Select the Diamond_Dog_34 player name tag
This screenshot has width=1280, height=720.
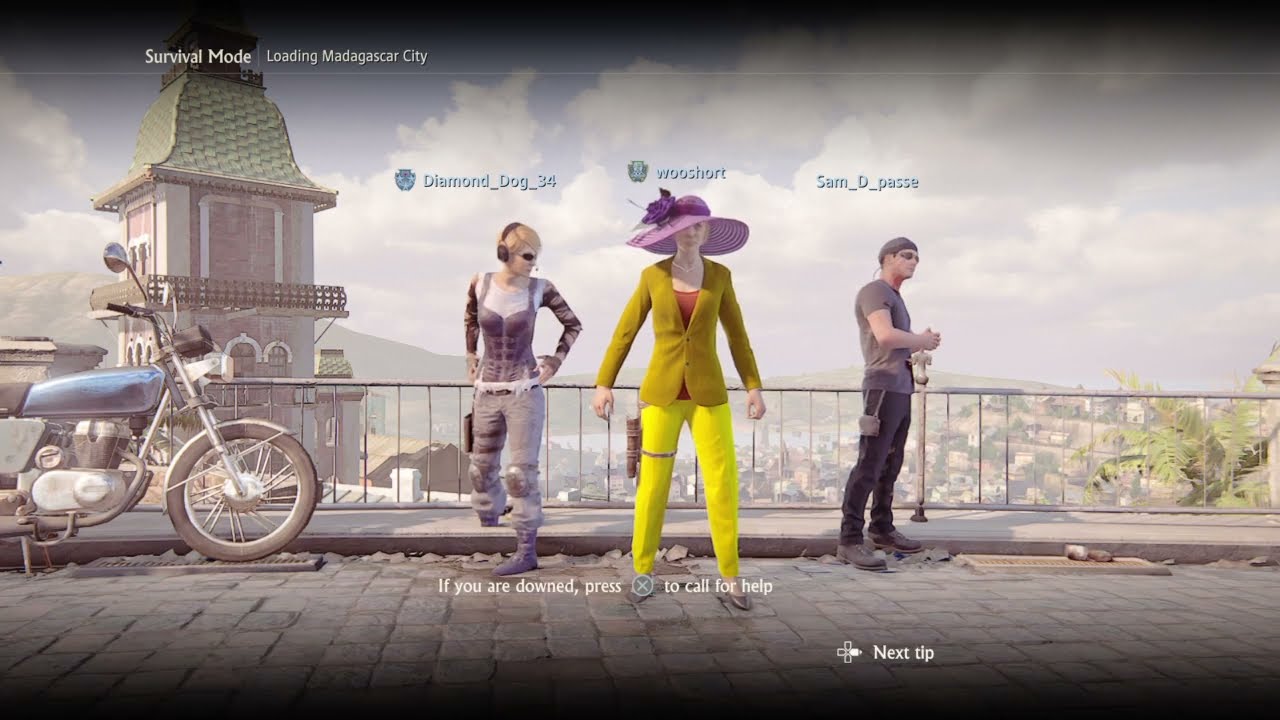point(489,181)
